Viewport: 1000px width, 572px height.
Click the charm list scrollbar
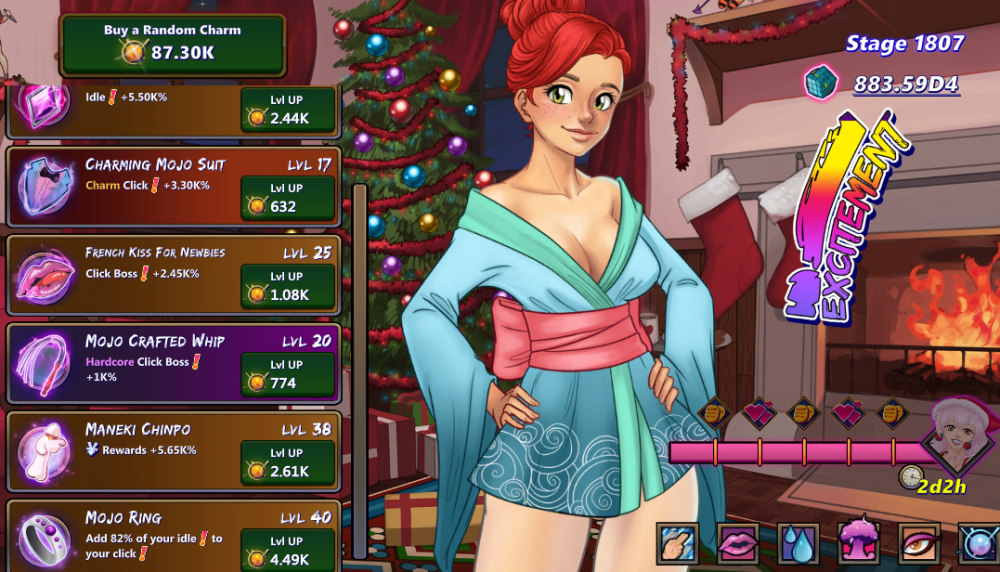point(359,370)
